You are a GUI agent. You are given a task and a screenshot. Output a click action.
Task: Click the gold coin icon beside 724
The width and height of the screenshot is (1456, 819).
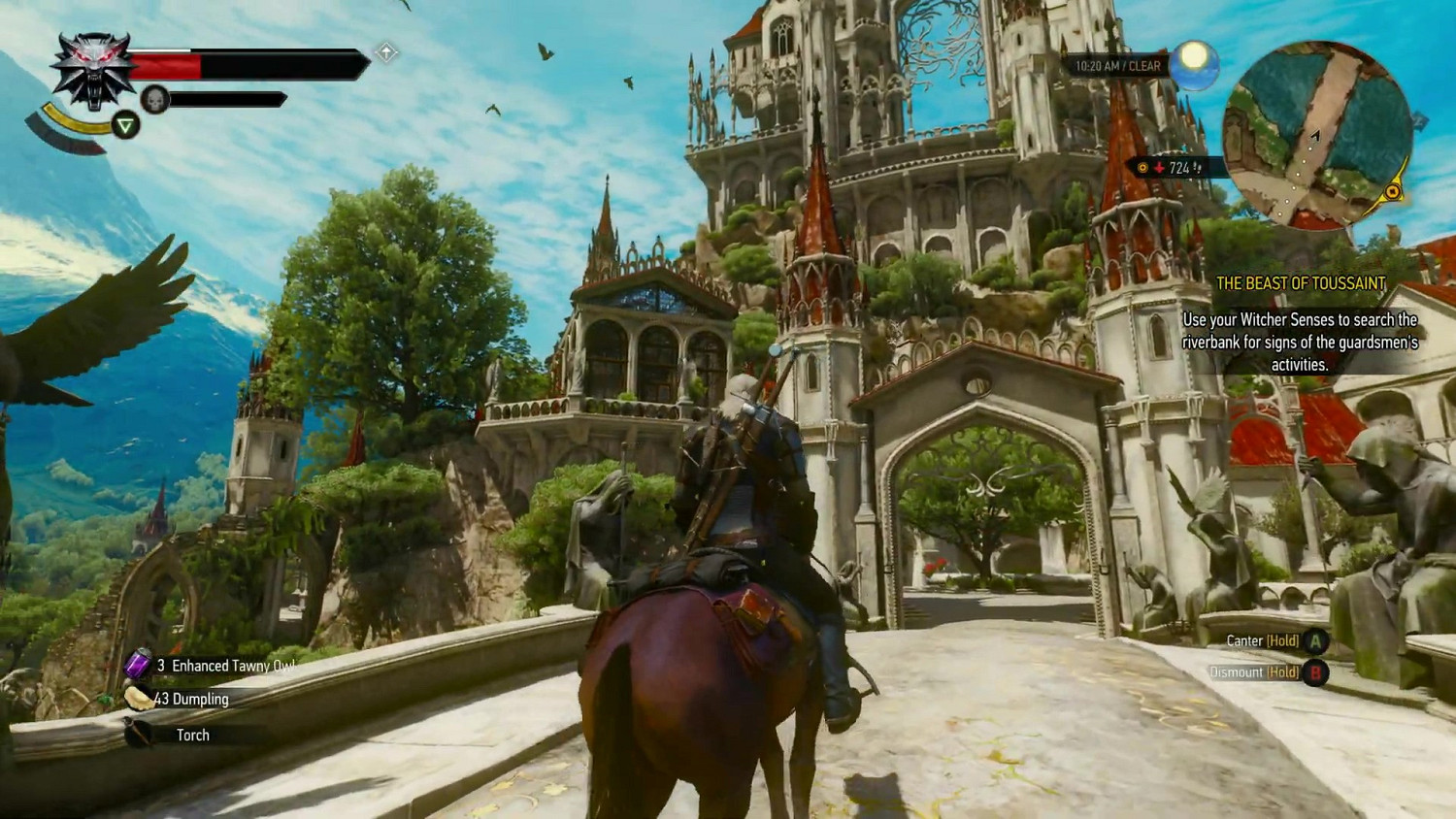(1143, 167)
